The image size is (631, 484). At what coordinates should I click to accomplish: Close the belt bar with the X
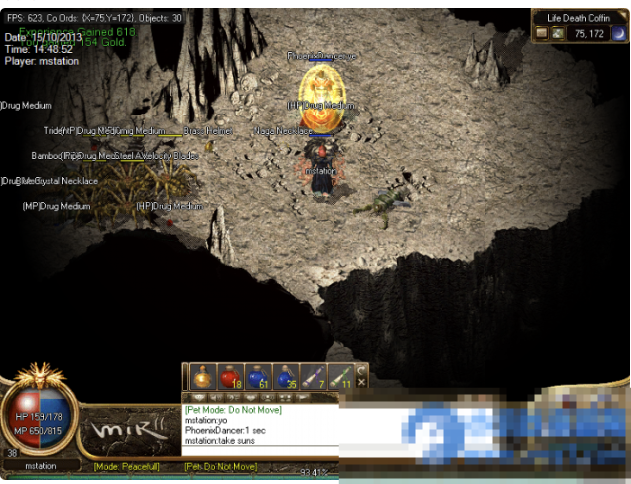[362, 383]
